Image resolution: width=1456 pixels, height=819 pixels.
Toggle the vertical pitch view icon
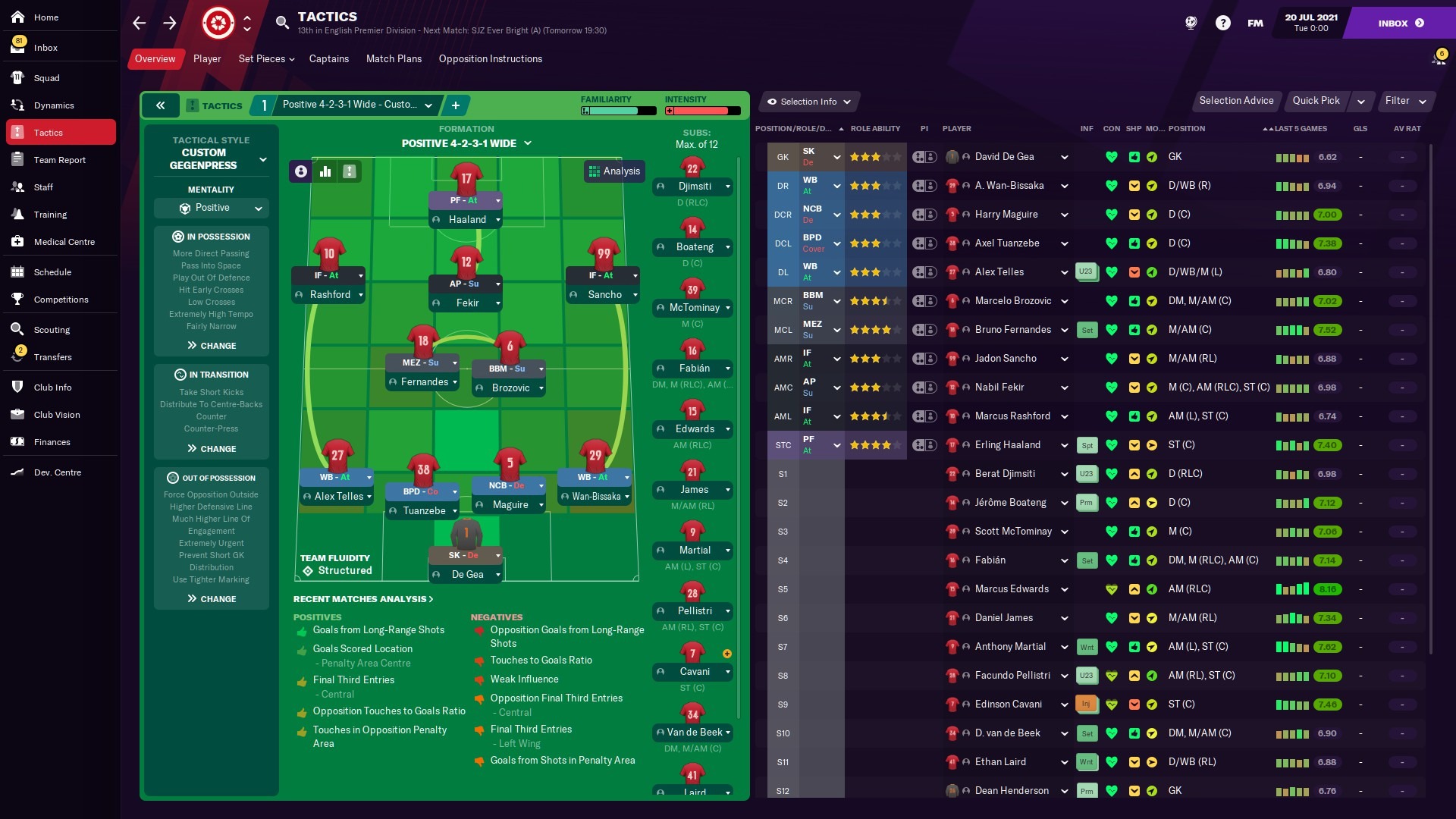coord(349,171)
